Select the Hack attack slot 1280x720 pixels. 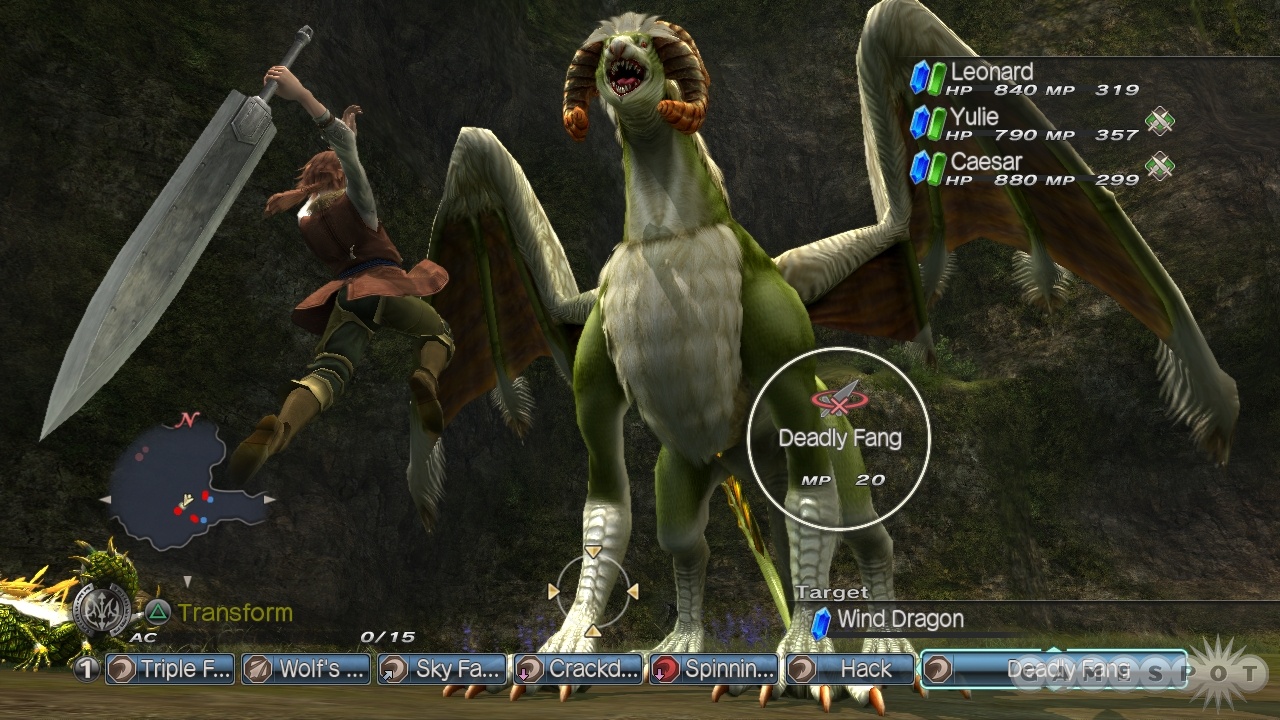point(849,669)
